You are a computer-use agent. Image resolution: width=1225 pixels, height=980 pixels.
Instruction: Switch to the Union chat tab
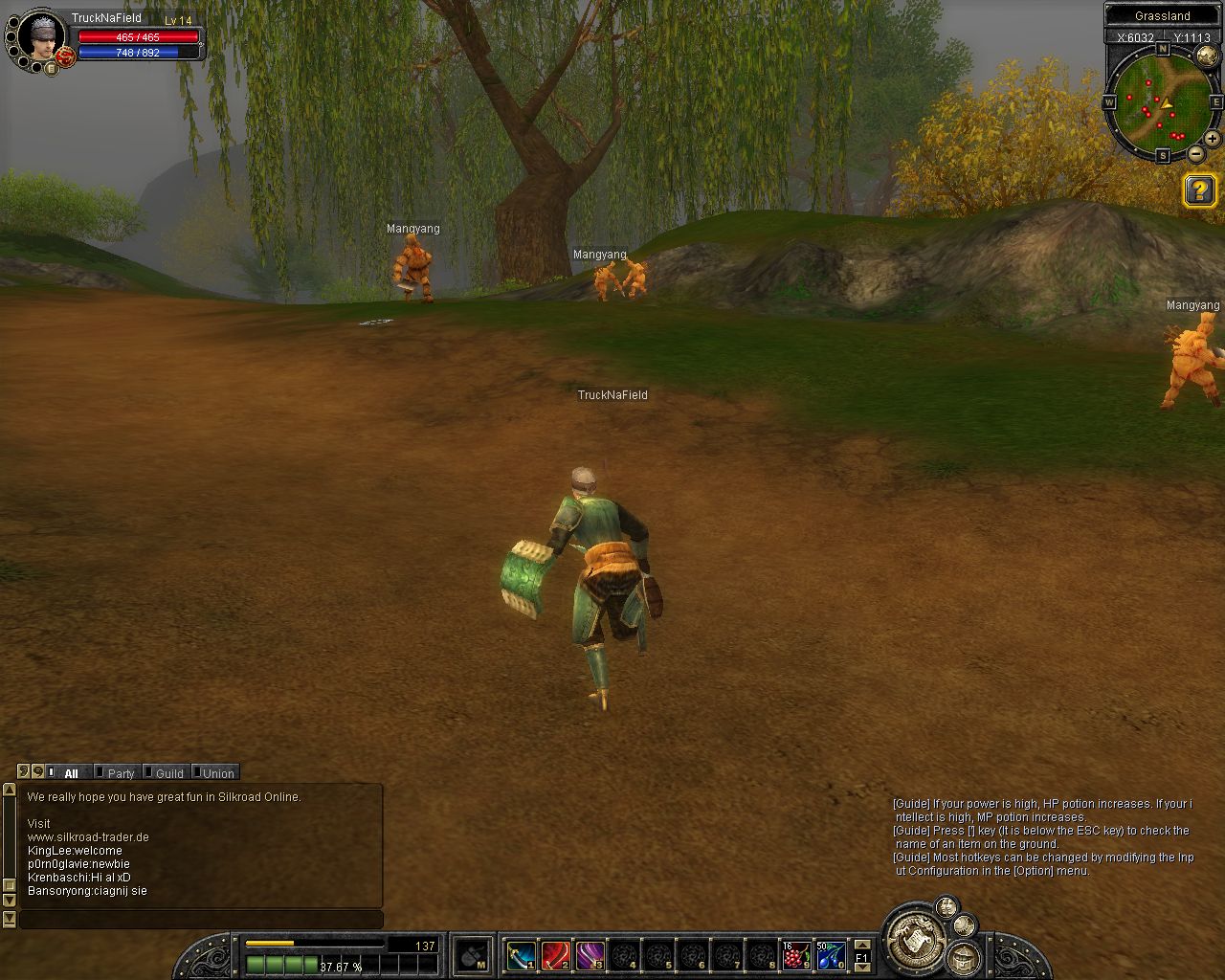(x=217, y=773)
